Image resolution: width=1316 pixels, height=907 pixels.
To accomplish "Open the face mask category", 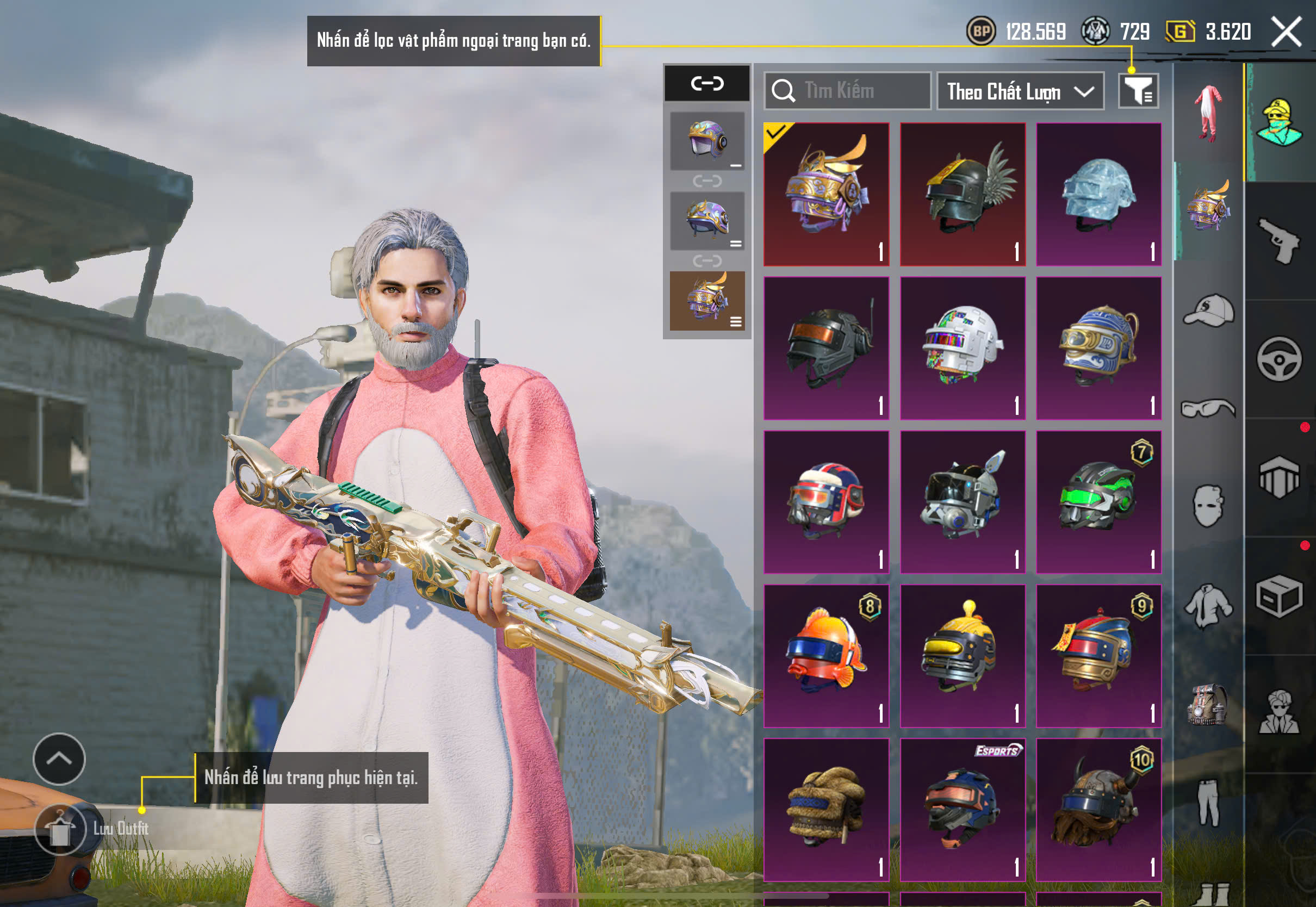I will pyautogui.click(x=1209, y=506).
